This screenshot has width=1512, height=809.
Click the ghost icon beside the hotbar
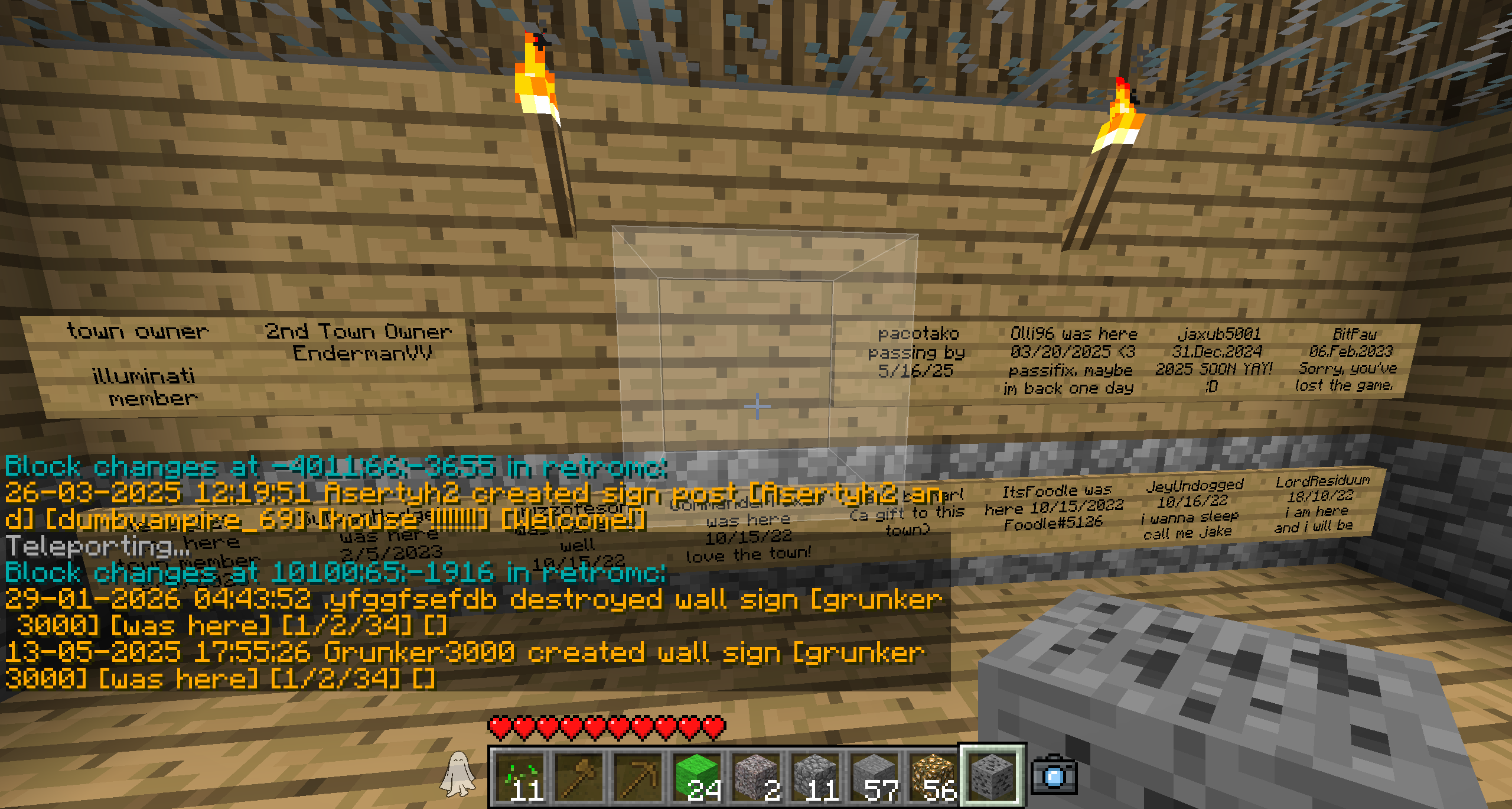pyautogui.click(x=458, y=774)
